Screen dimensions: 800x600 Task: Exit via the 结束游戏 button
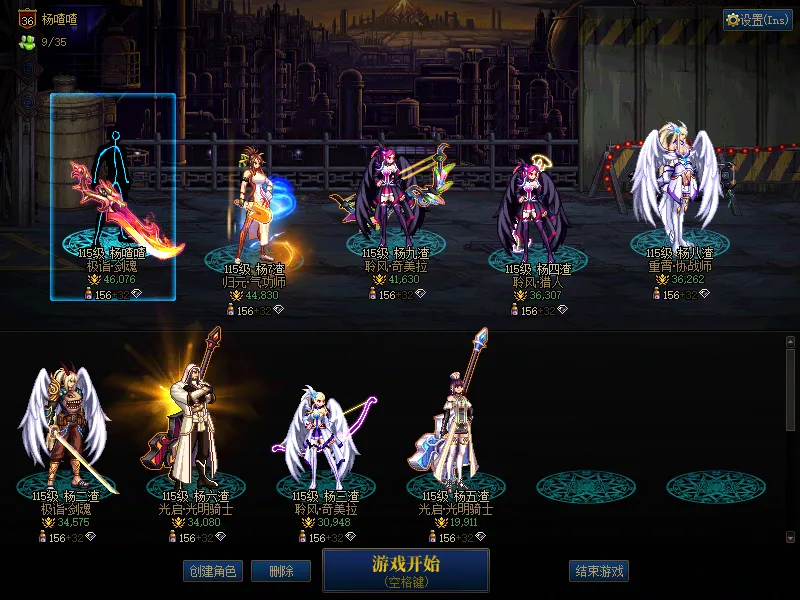click(x=599, y=571)
